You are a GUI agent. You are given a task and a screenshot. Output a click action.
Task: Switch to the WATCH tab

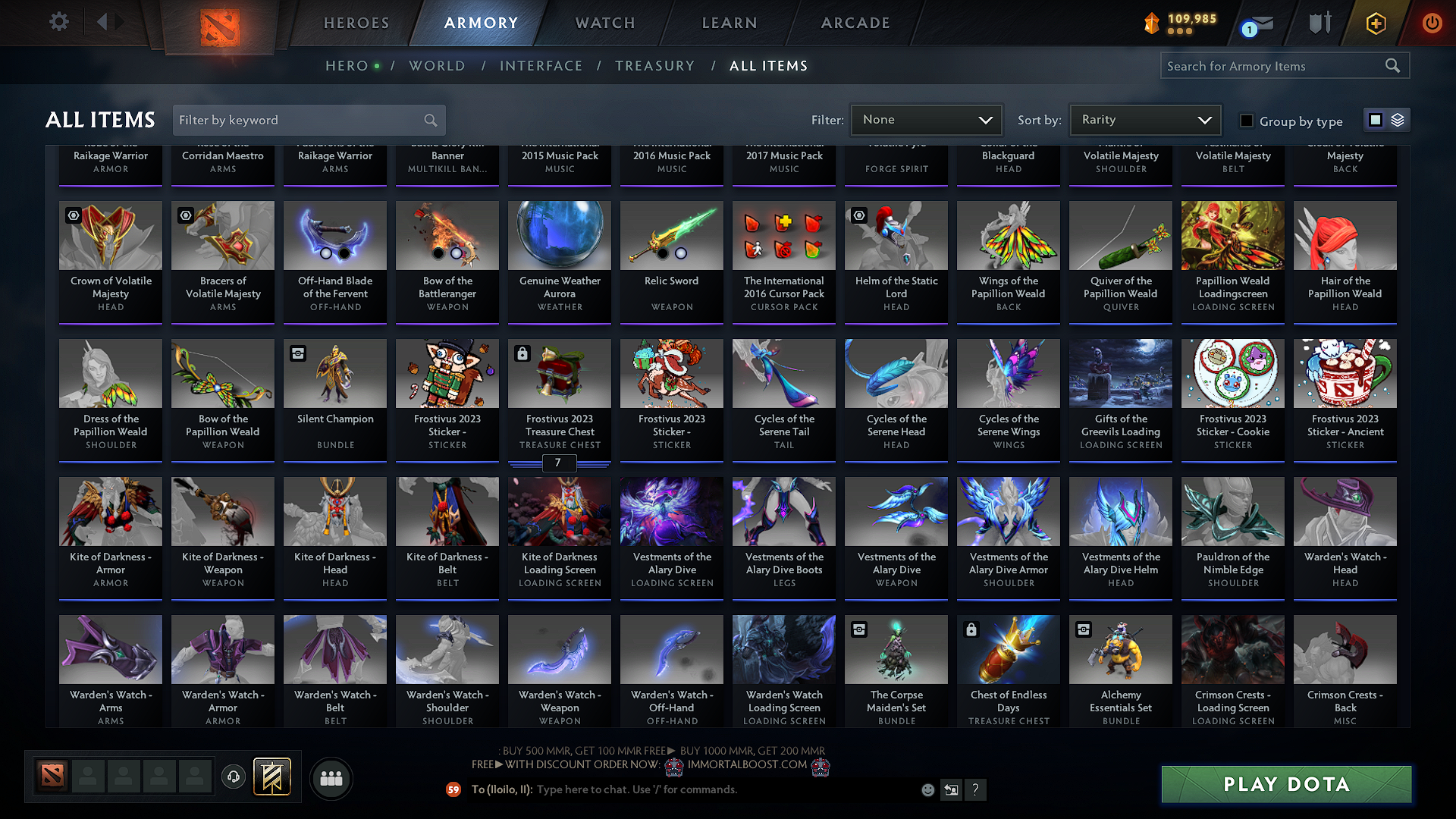tap(604, 23)
